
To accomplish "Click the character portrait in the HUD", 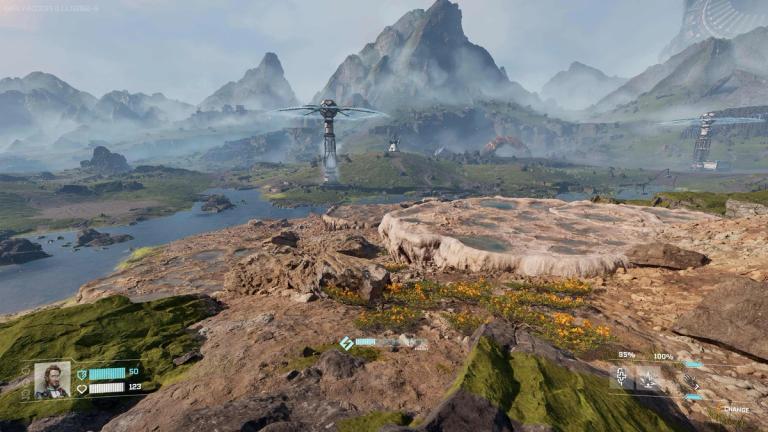I will click(52, 380).
